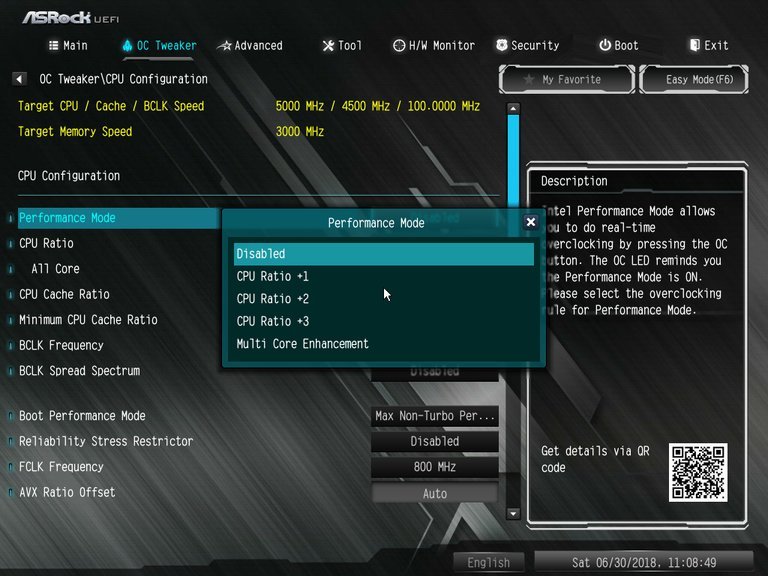Open the H/W Monitor tab

[x=434, y=45]
